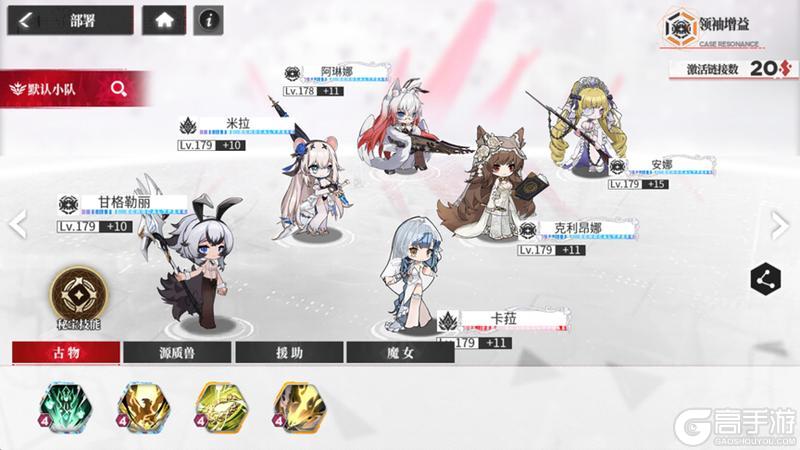This screenshot has height=450, width=800.
Task: Choose unit 阿琳娜's name plate
Action: pos(336,72)
